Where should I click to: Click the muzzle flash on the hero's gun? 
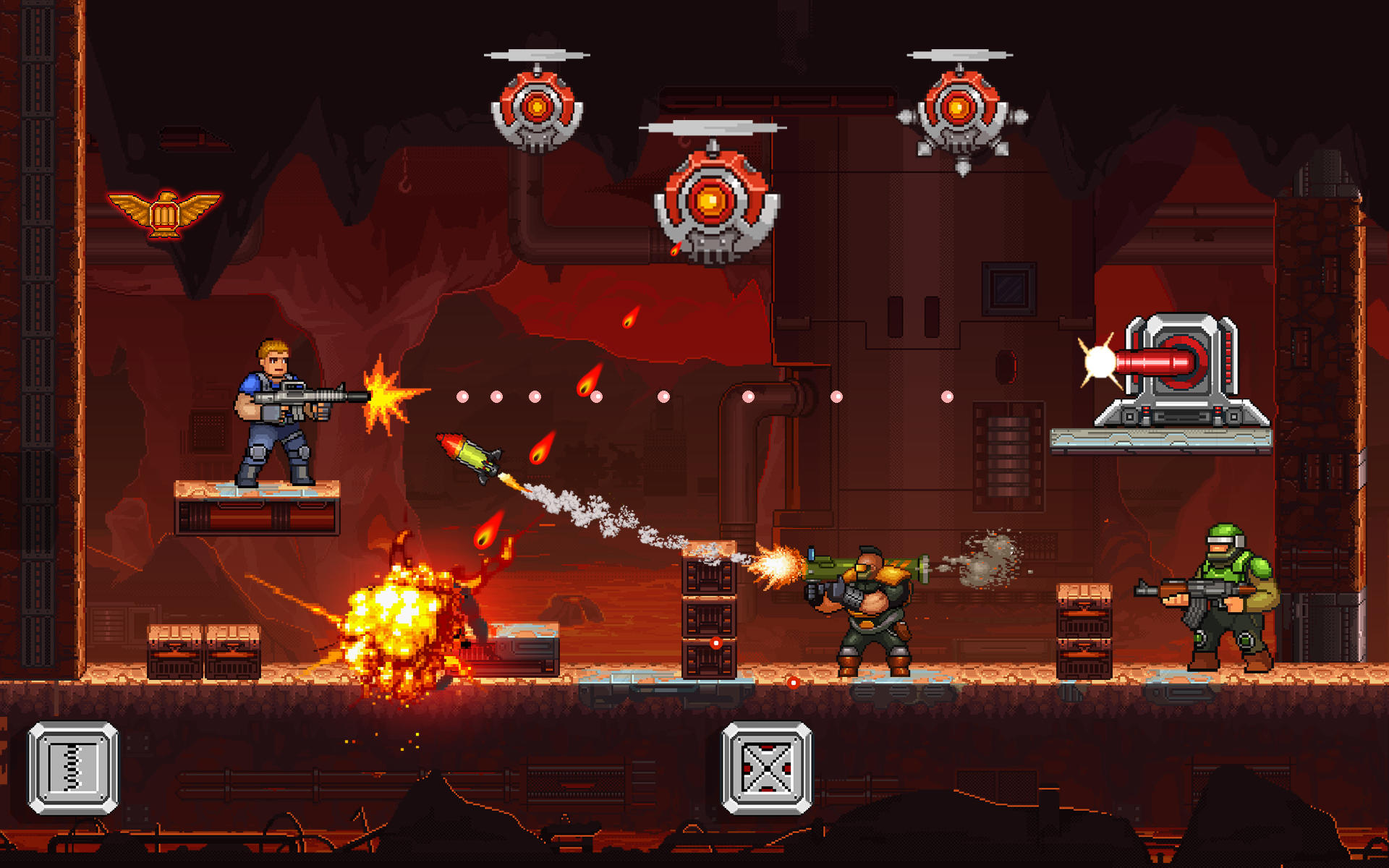(381, 394)
